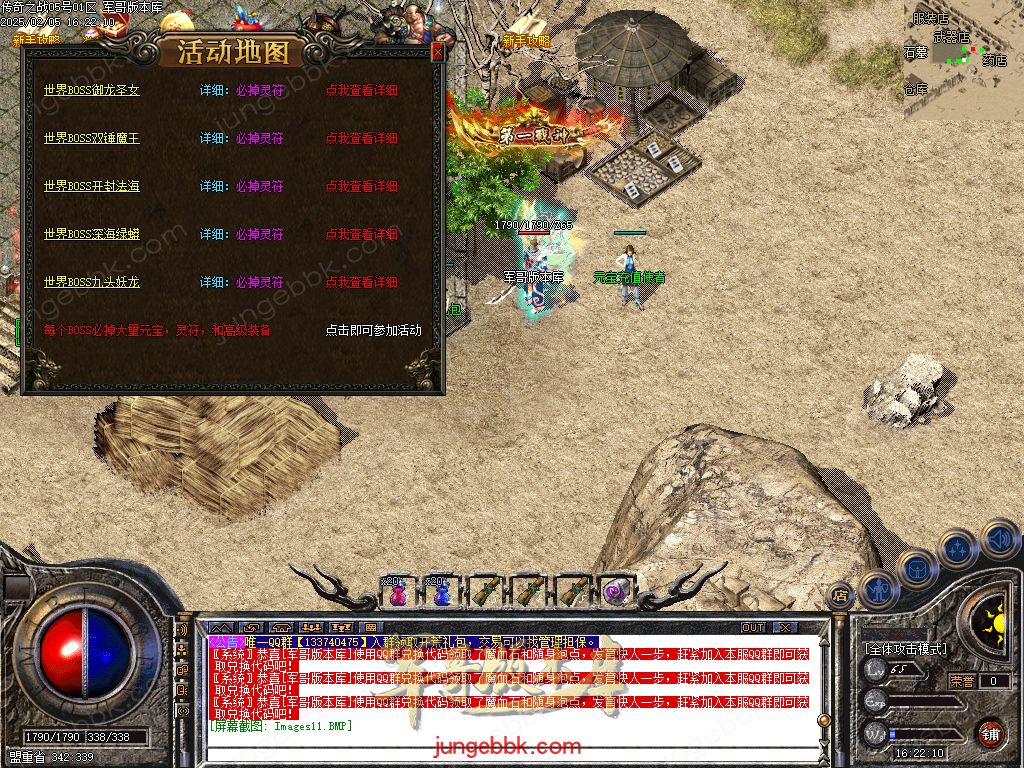Choose the 世界BOSS开封法海 activity
Viewport: 1024px width, 768px height.
pyautogui.click(x=92, y=186)
